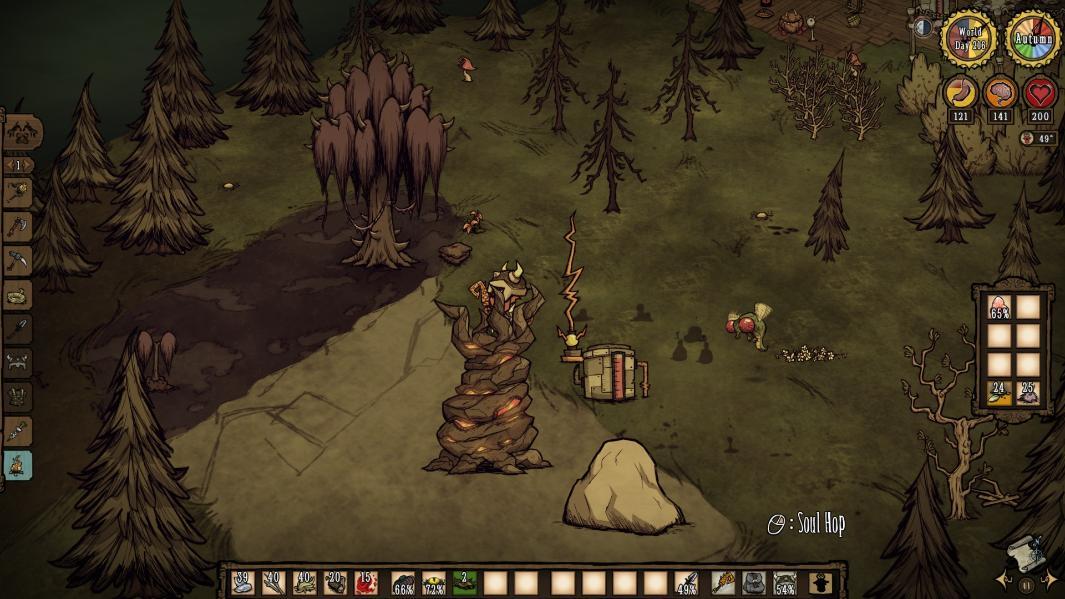Image resolution: width=1065 pixels, height=599 pixels.
Task: Open the crafting menu button
Action: (22, 131)
